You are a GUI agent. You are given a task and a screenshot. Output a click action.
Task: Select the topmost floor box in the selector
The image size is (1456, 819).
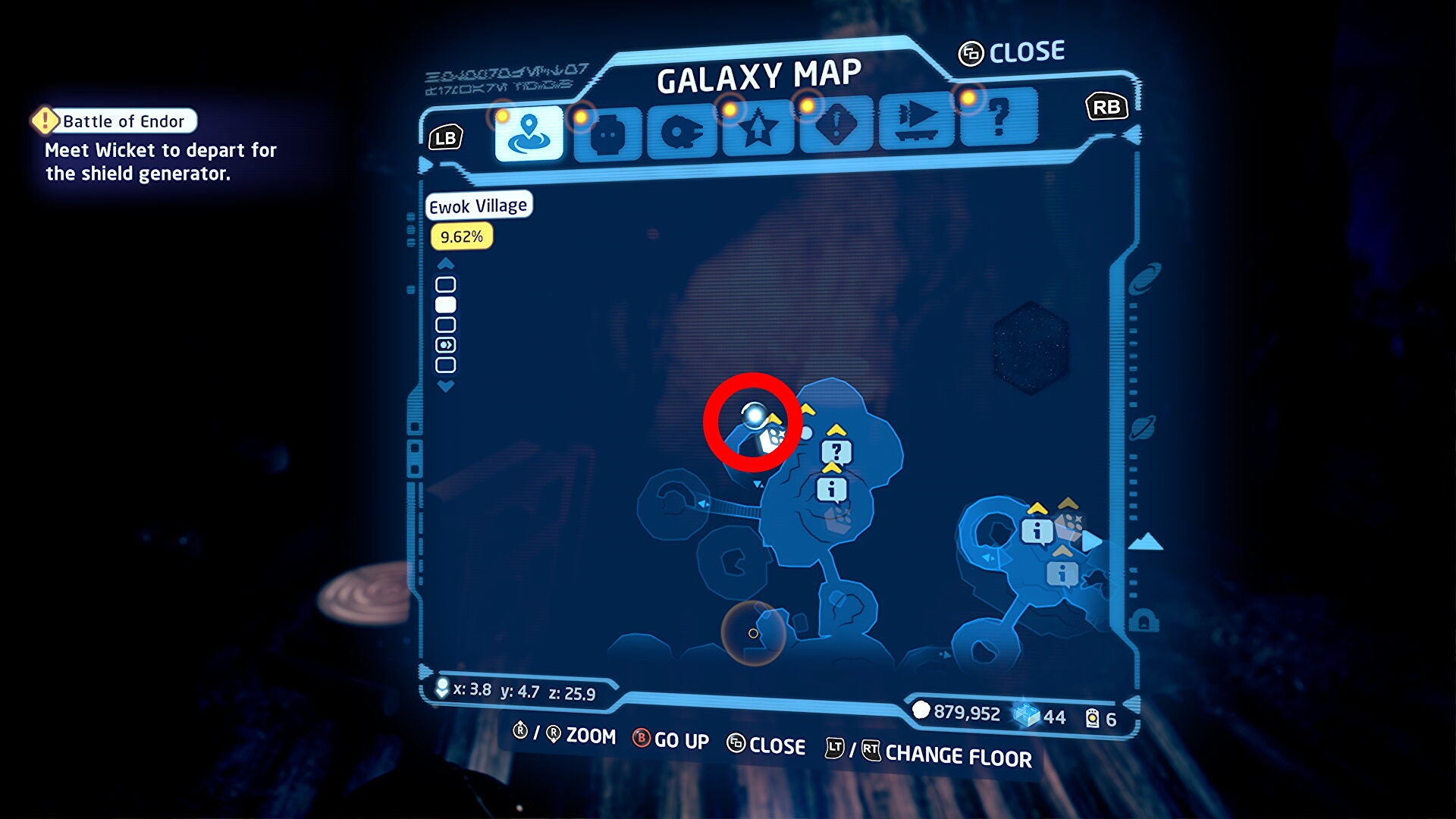click(446, 285)
